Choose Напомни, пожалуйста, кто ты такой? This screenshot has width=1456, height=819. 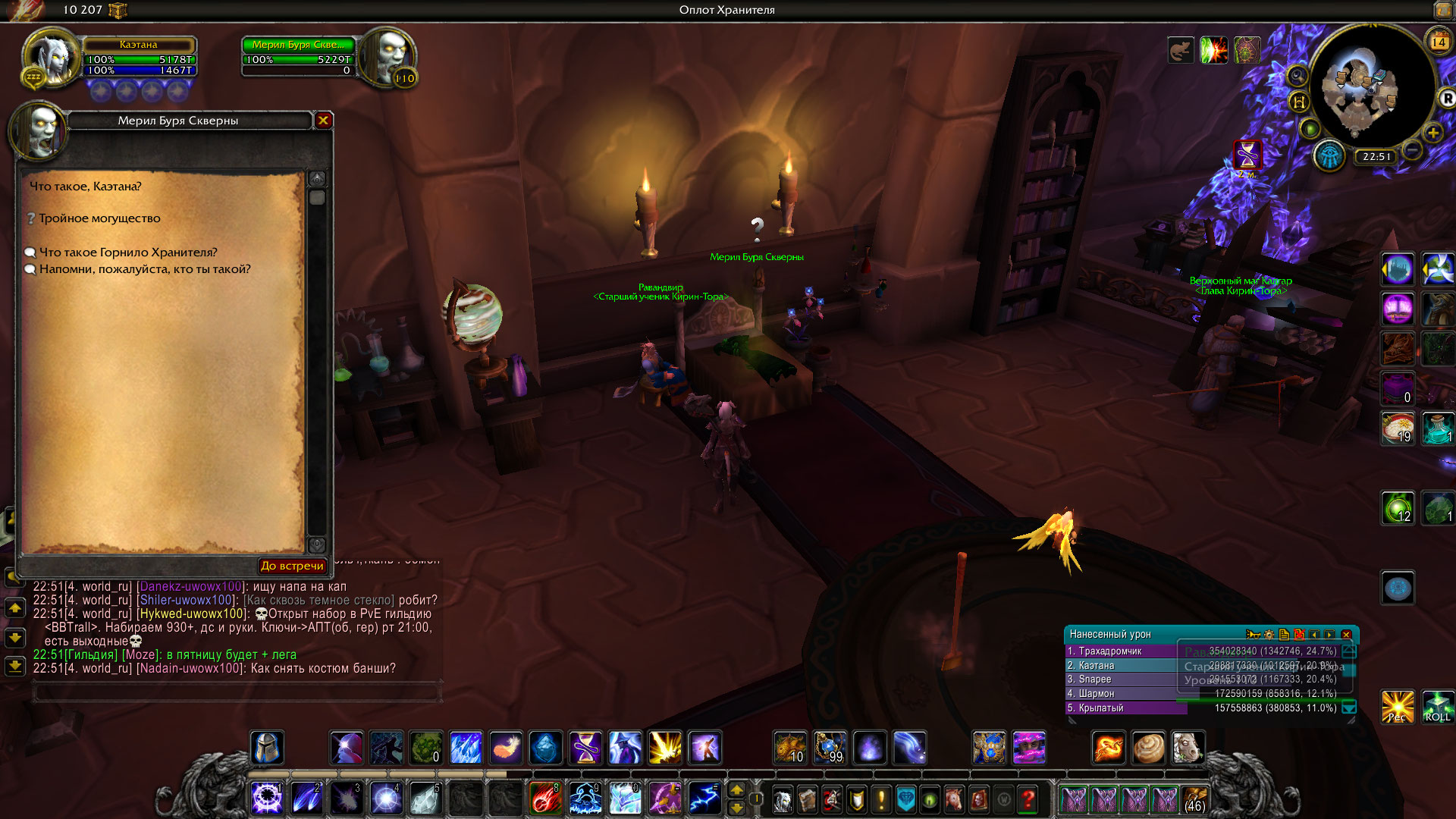(x=144, y=269)
